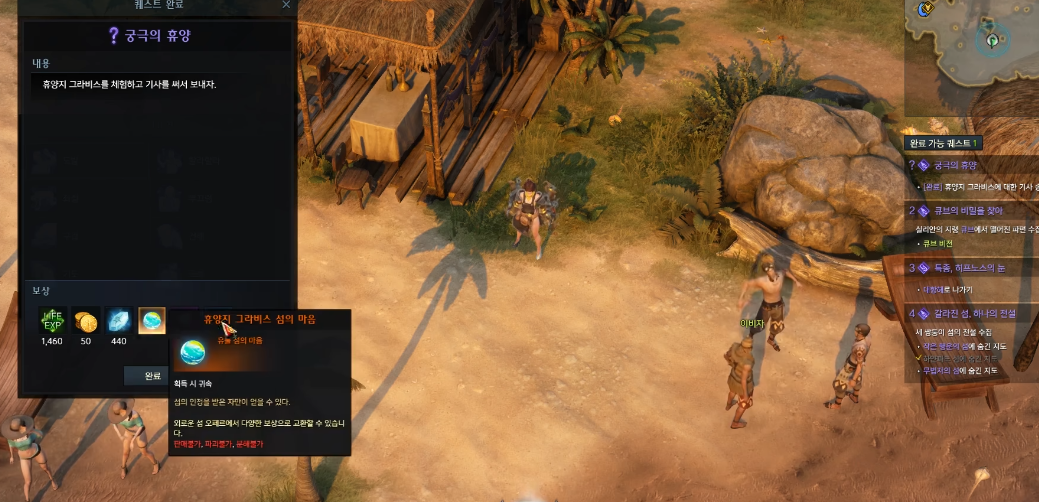
Task: Click the quest marker on the minimap
Action: 992,40
